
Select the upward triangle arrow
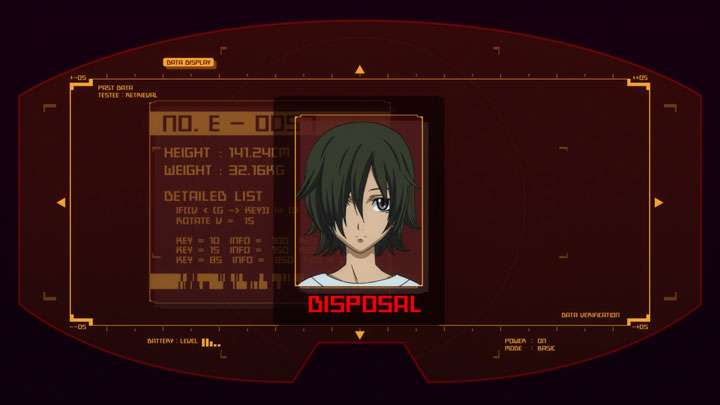tap(360, 70)
